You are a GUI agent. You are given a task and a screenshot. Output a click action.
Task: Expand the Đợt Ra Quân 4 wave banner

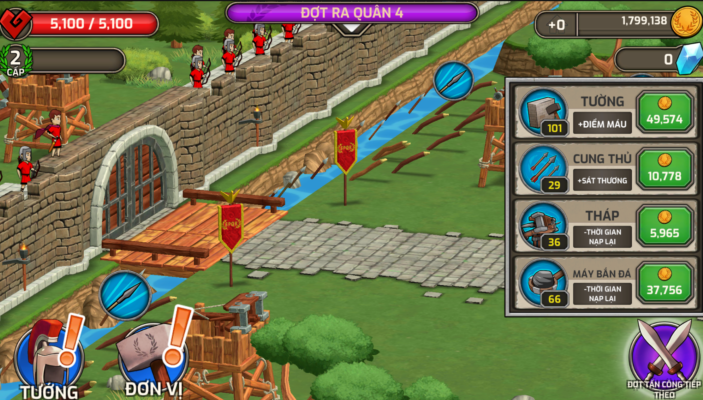coord(351,14)
